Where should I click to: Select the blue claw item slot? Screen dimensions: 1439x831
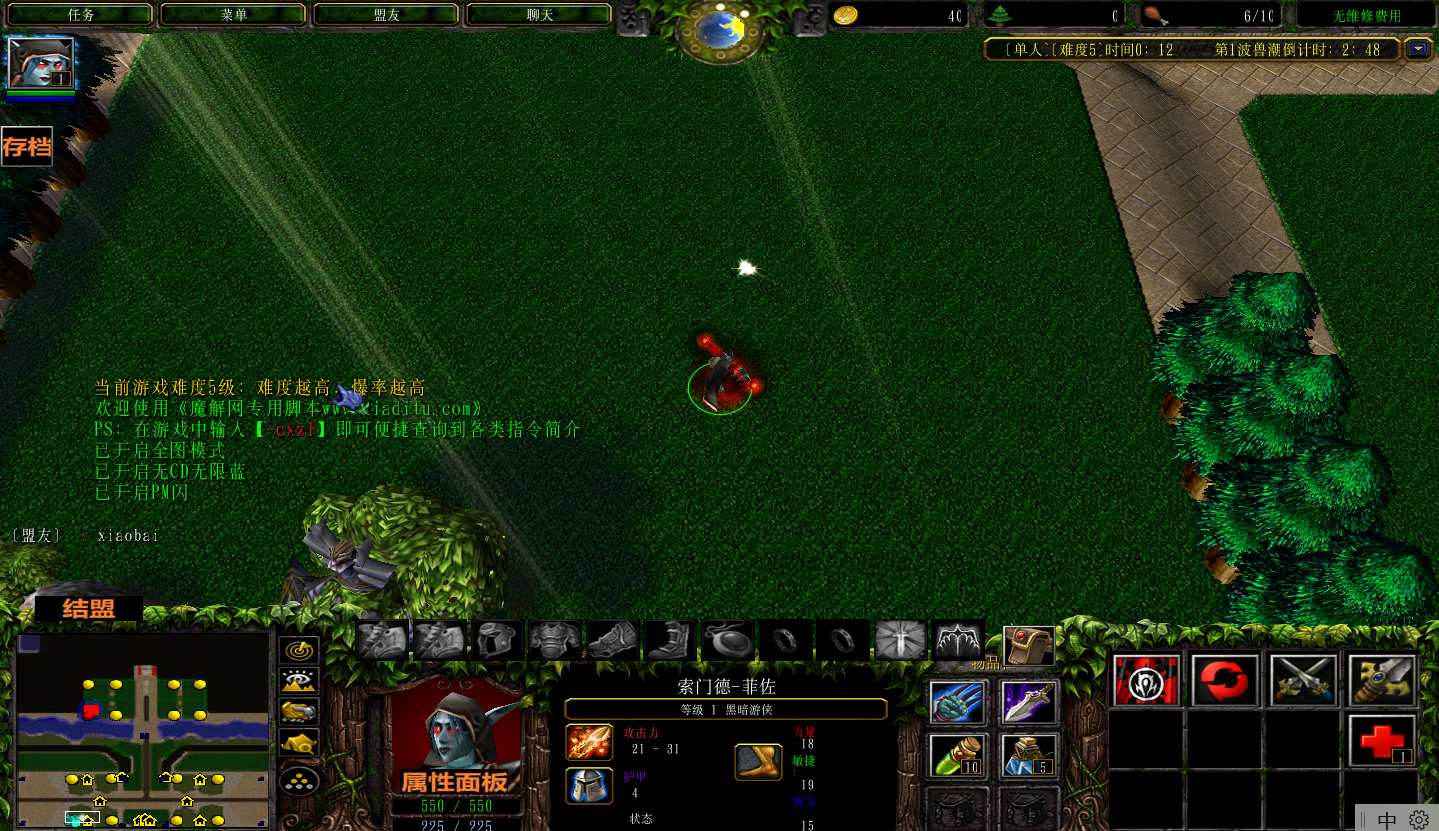pos(958,702)
